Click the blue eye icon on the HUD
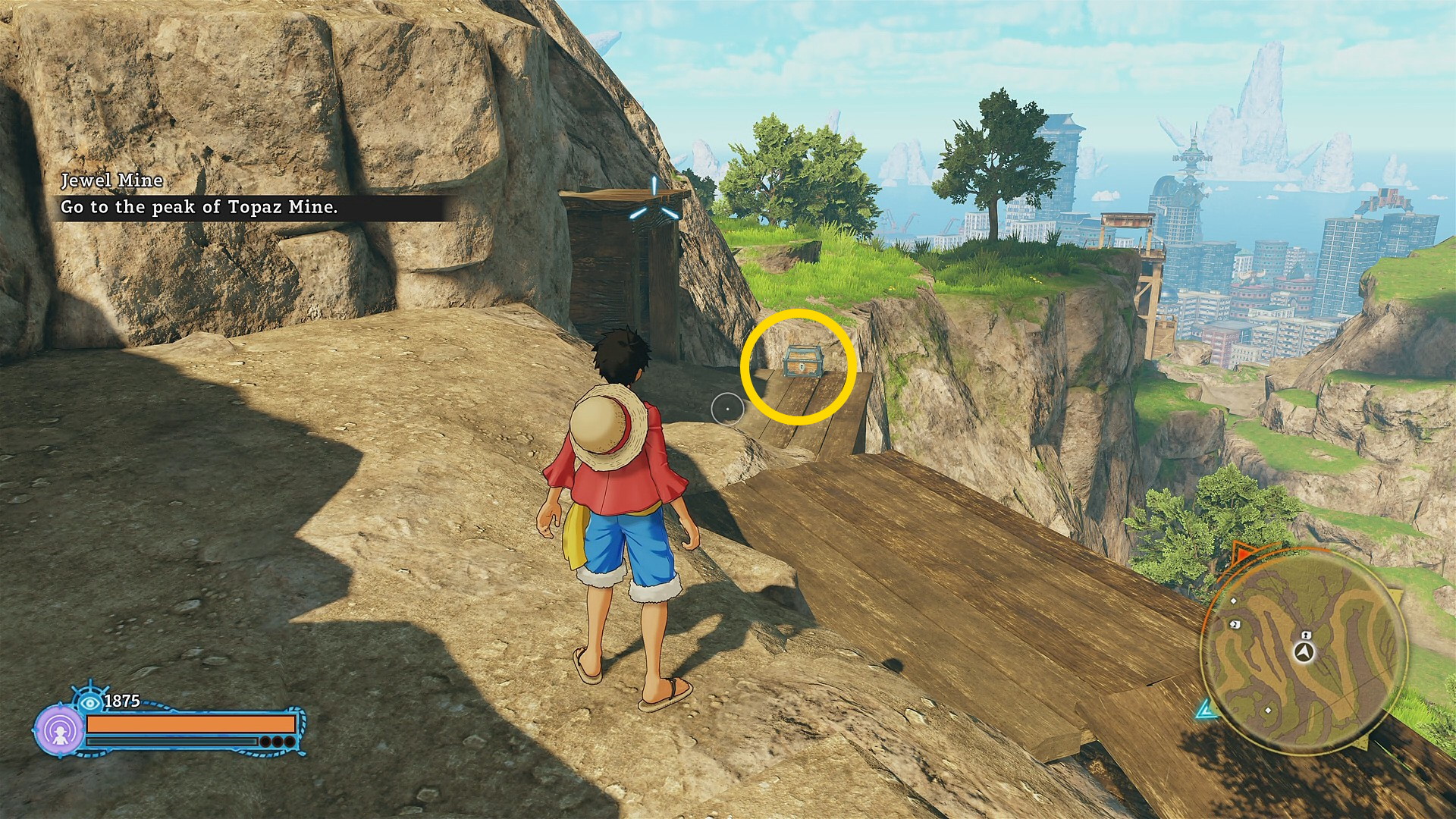 pyautogui.click(x=91, y=701)
